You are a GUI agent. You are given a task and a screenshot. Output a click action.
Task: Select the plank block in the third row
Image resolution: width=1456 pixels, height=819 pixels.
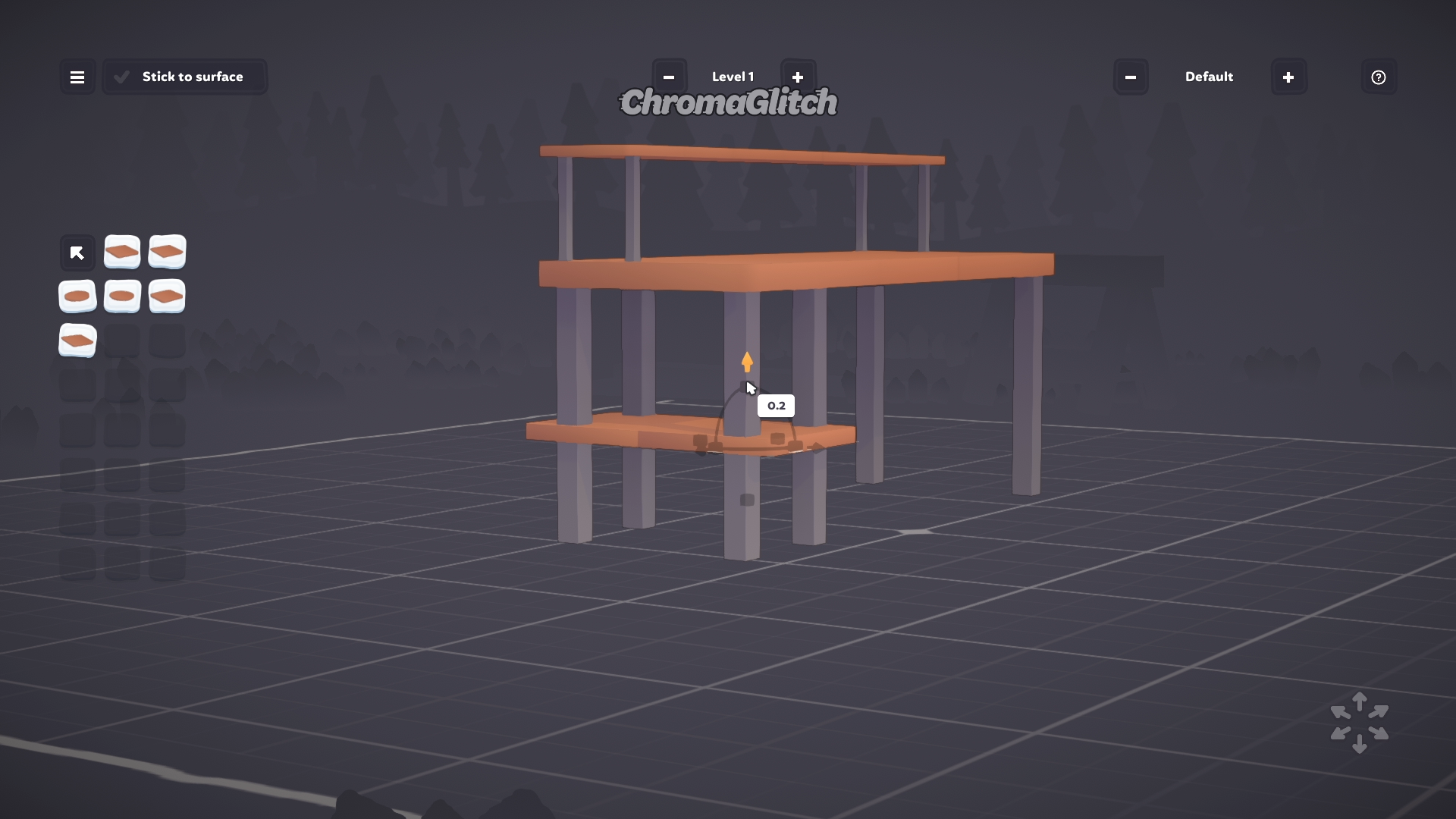[77, 341]
